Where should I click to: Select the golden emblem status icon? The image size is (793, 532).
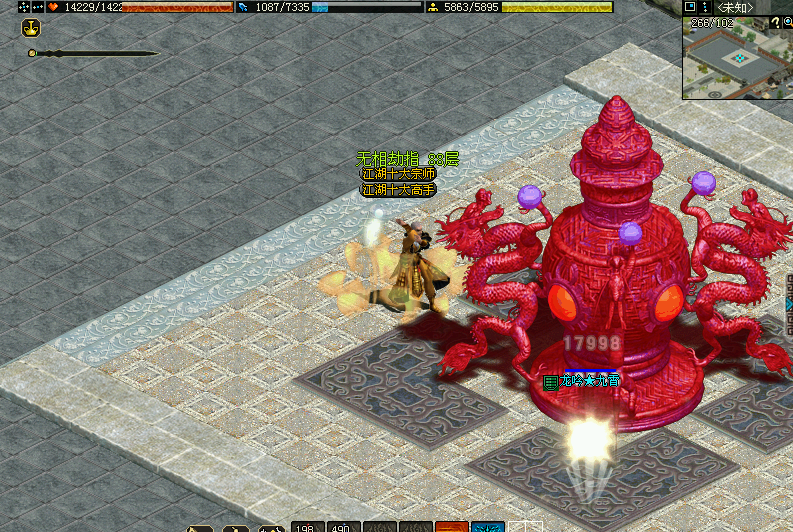click(x=31, y=29)
